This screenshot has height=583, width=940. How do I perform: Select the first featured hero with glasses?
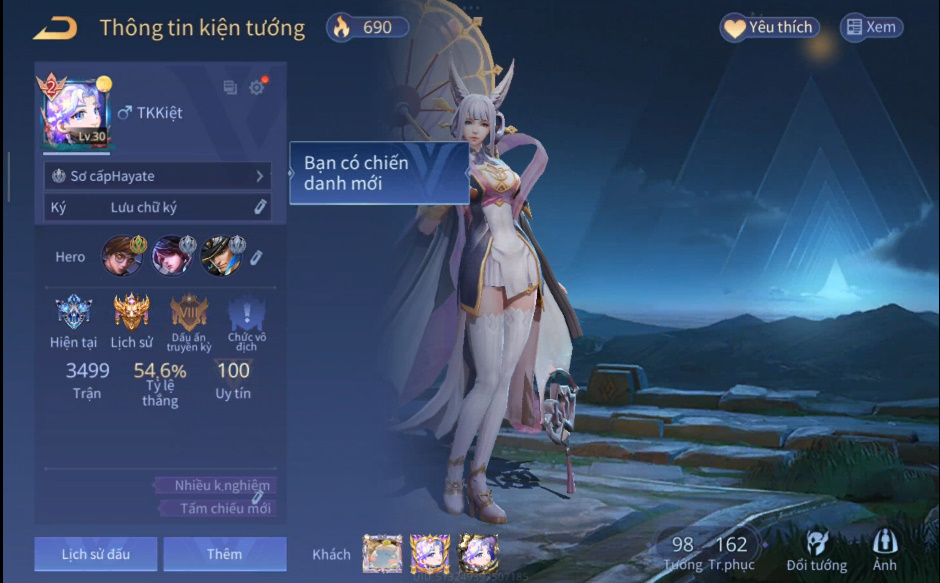coord(122,256)
